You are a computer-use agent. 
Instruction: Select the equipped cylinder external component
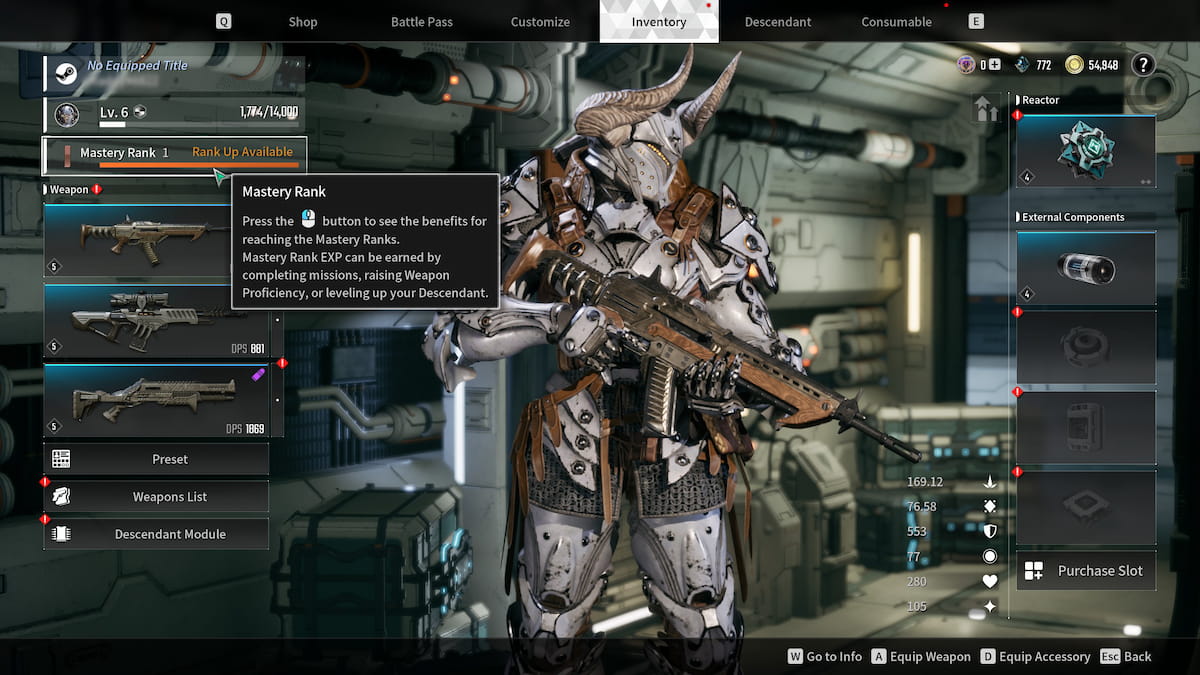(x=1086, y=268)
